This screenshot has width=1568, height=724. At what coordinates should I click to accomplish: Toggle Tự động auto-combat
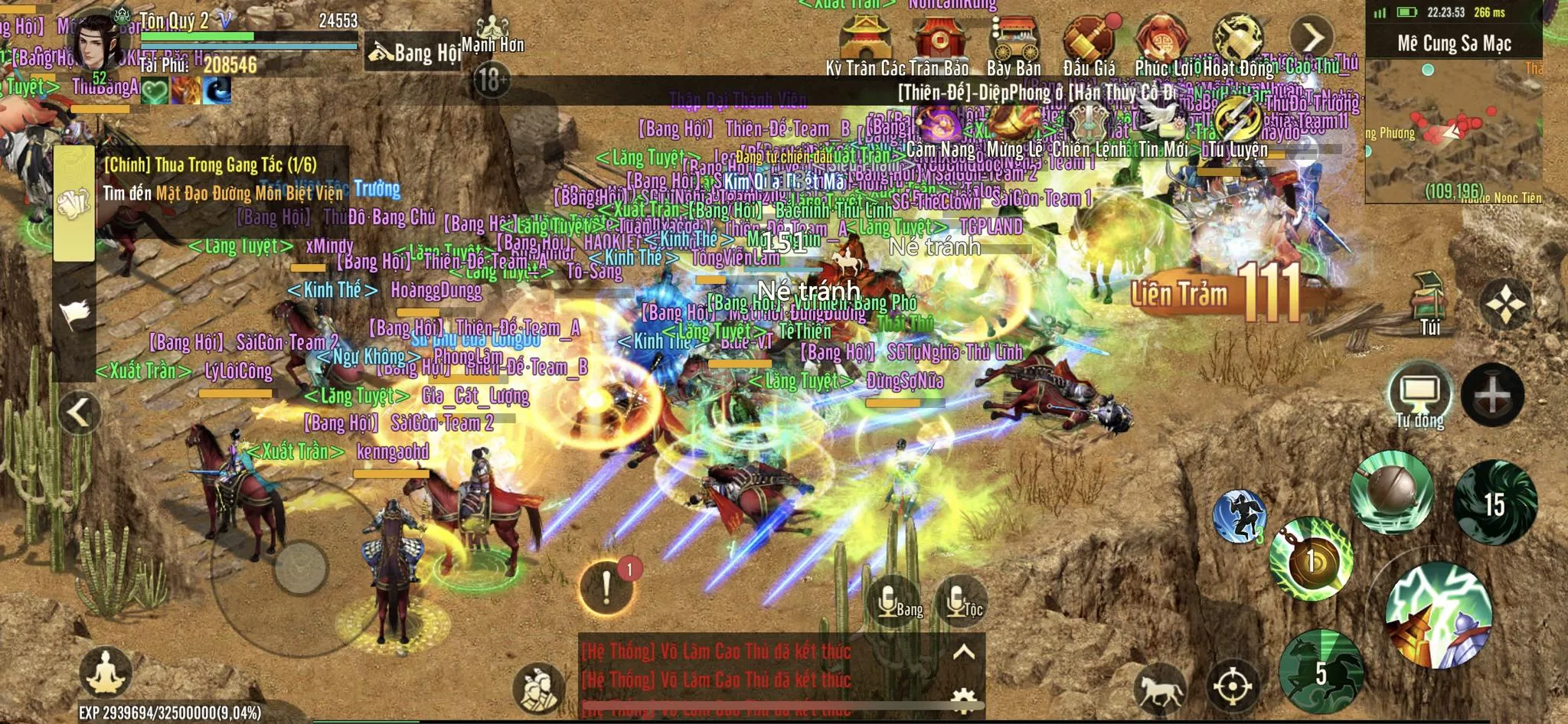pos(1419,396)
